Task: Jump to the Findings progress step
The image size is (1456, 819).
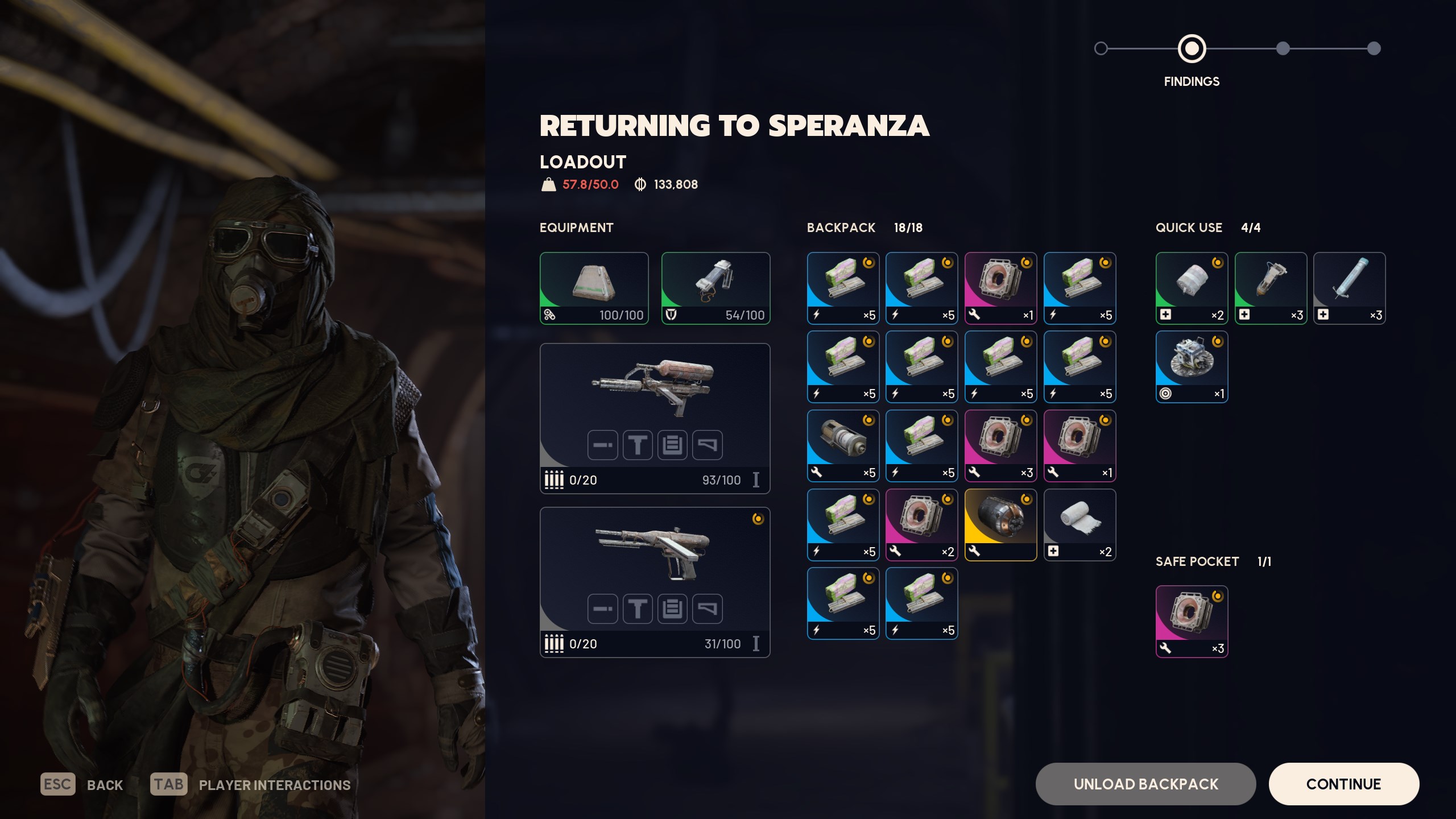Action: click(1192, 49)
